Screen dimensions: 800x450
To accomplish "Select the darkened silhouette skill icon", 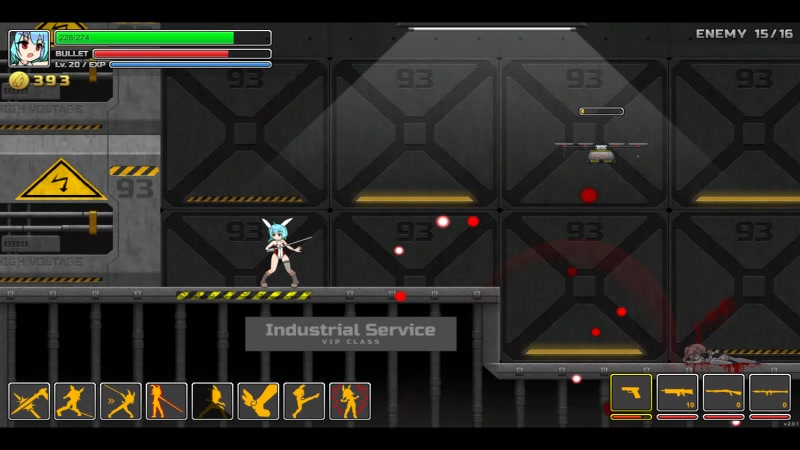I will (213, 401).
